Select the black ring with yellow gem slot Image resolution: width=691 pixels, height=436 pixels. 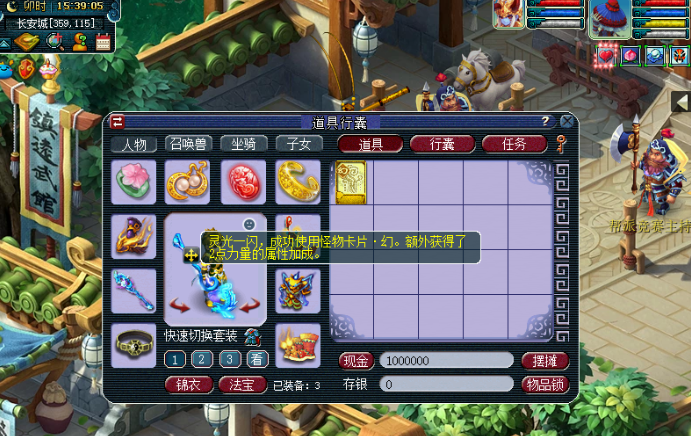point(133,345)
